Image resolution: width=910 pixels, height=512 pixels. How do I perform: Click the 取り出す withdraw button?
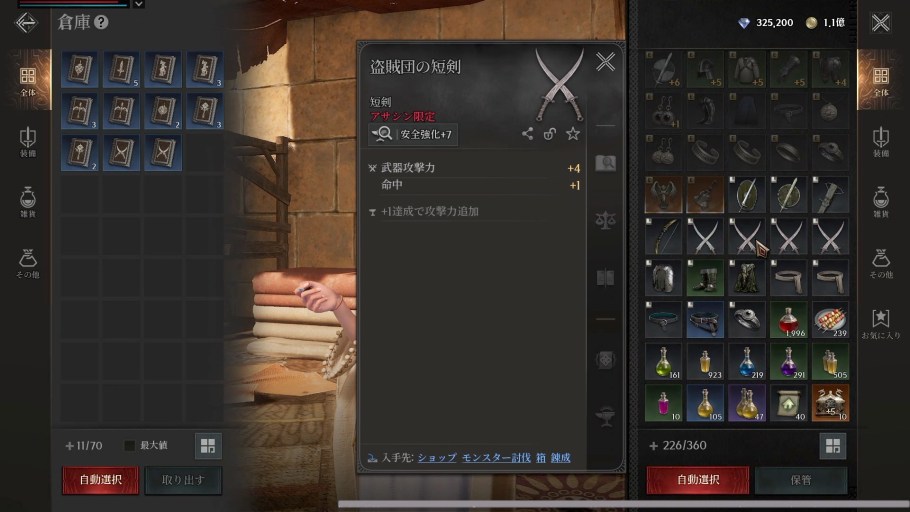pos(182,480)
